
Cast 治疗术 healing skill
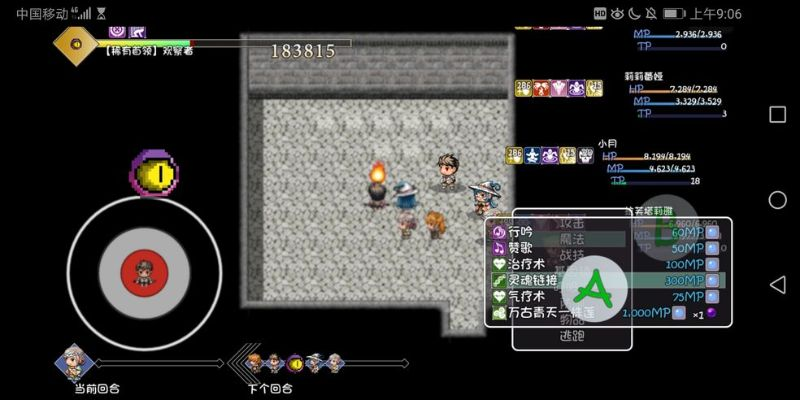[526, 264]
